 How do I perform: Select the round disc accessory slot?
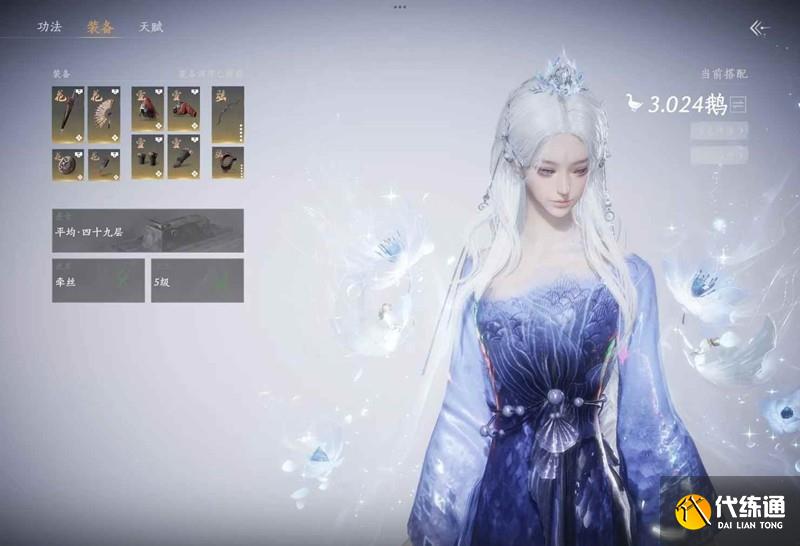tap(68, 163)
